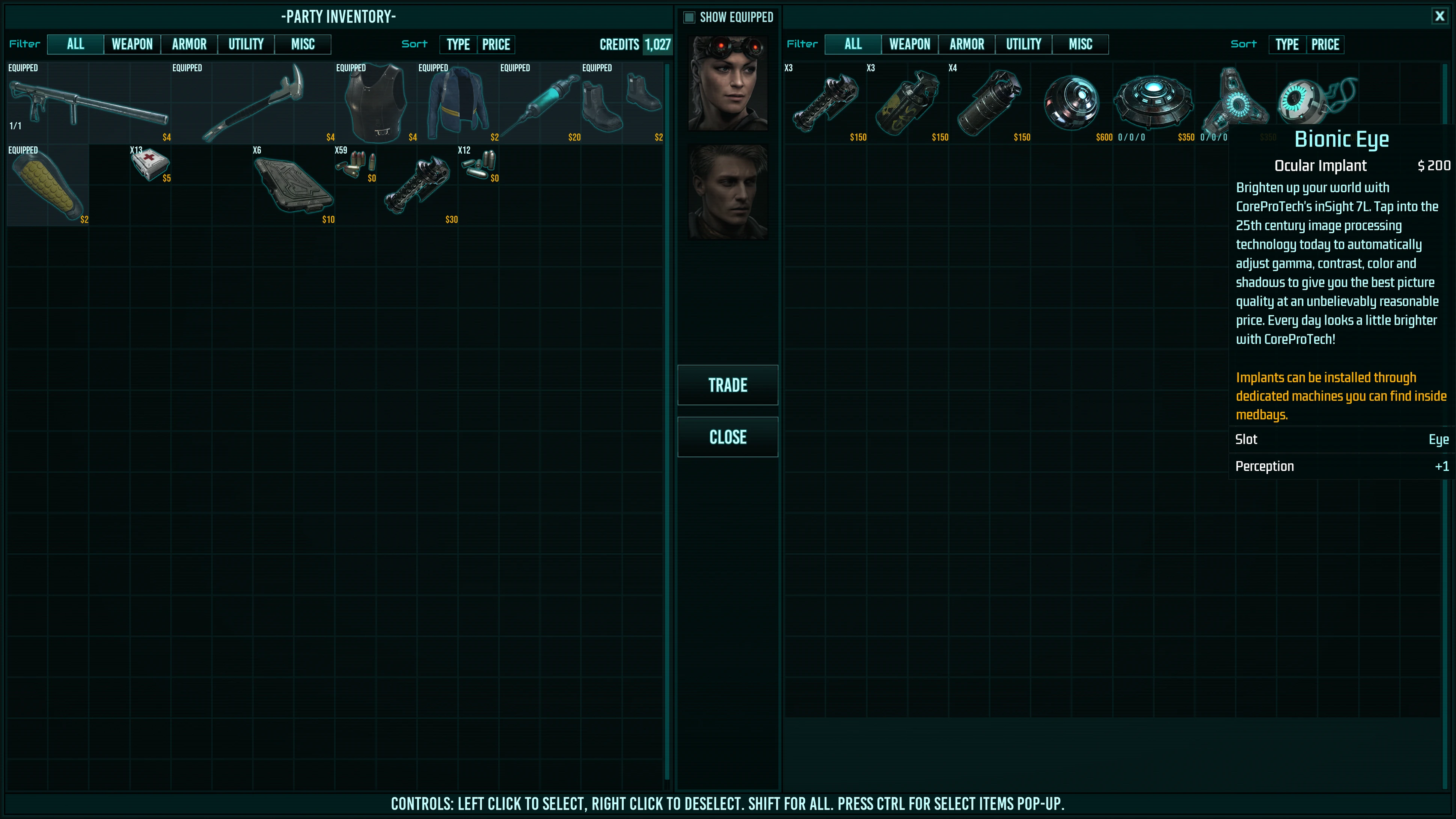
Task: Select the medkit stack in party inventory
Action: click(x=150, y=164)
